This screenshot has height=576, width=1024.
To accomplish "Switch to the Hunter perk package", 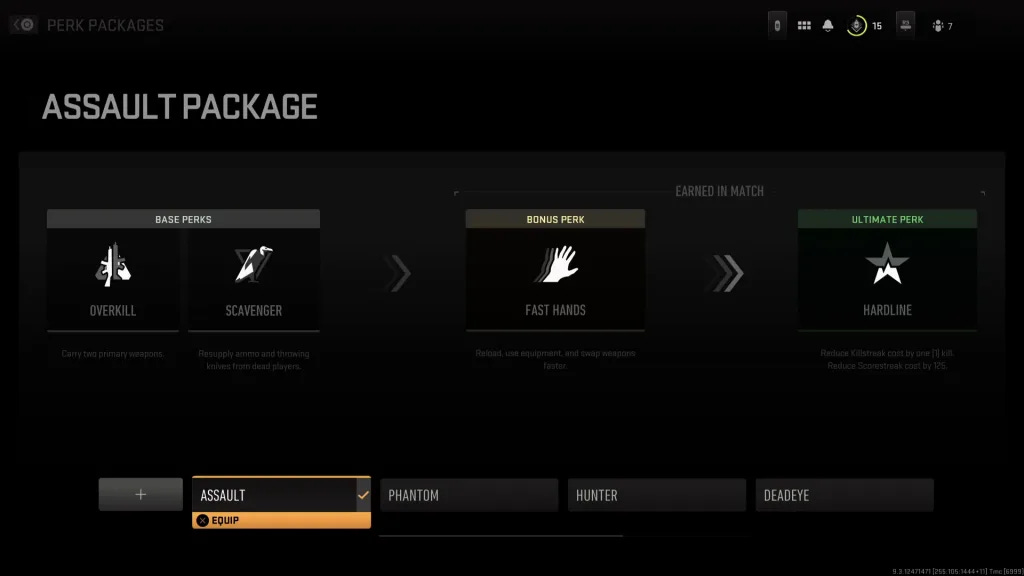I will (x=656, y=495).
